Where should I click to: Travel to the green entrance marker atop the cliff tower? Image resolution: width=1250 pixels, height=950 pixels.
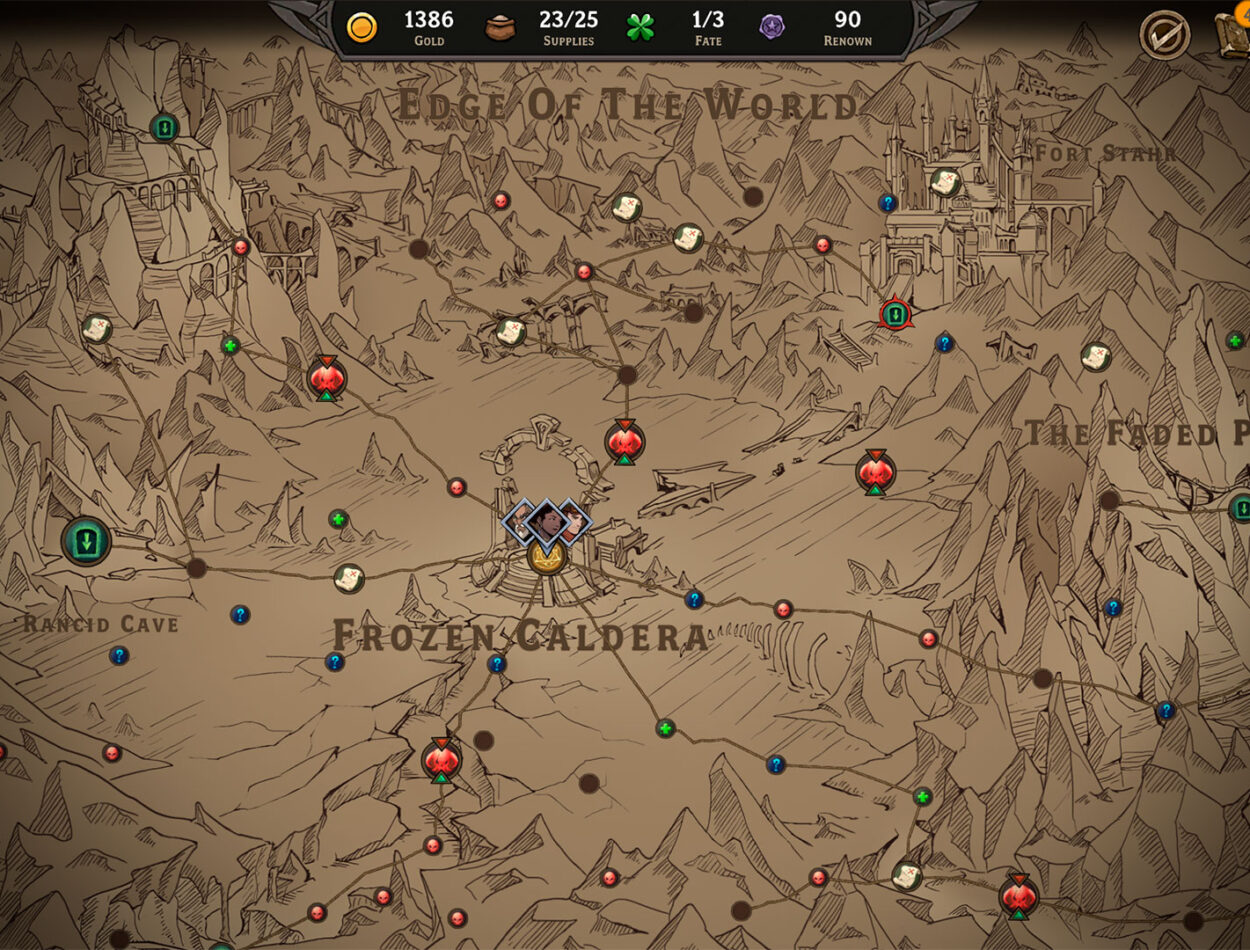pyautogui.click(x=164, y=127)
